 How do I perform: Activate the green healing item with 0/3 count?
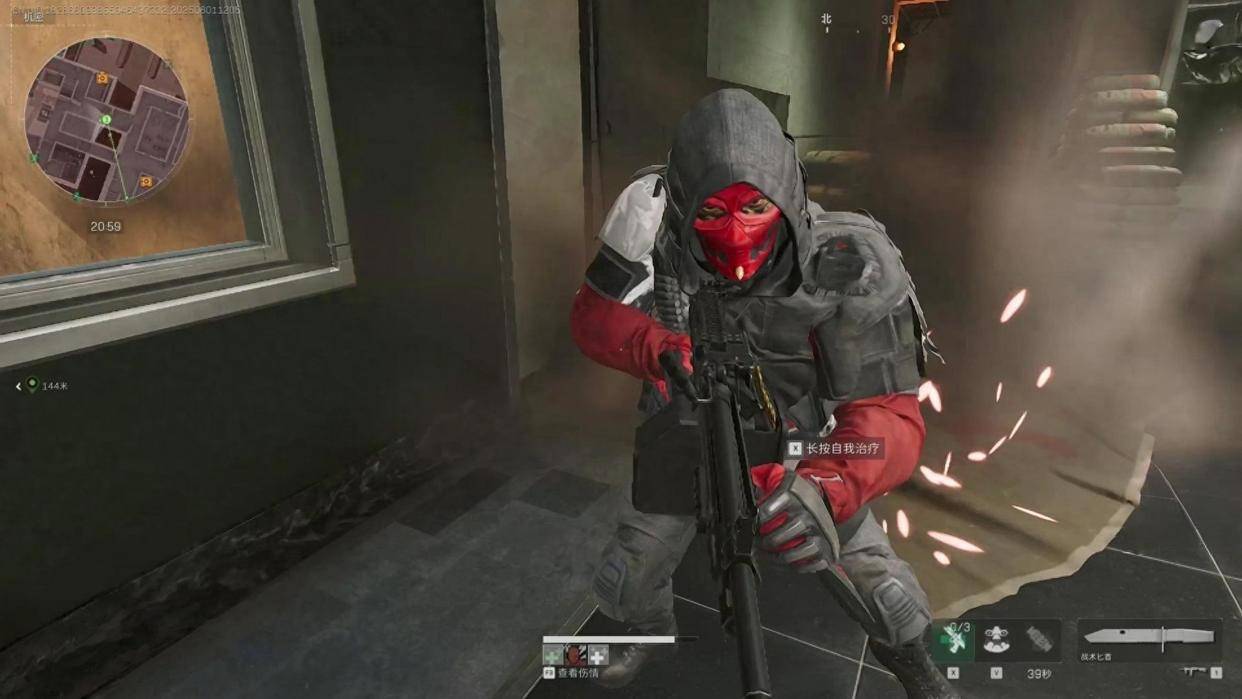[953, 640]
